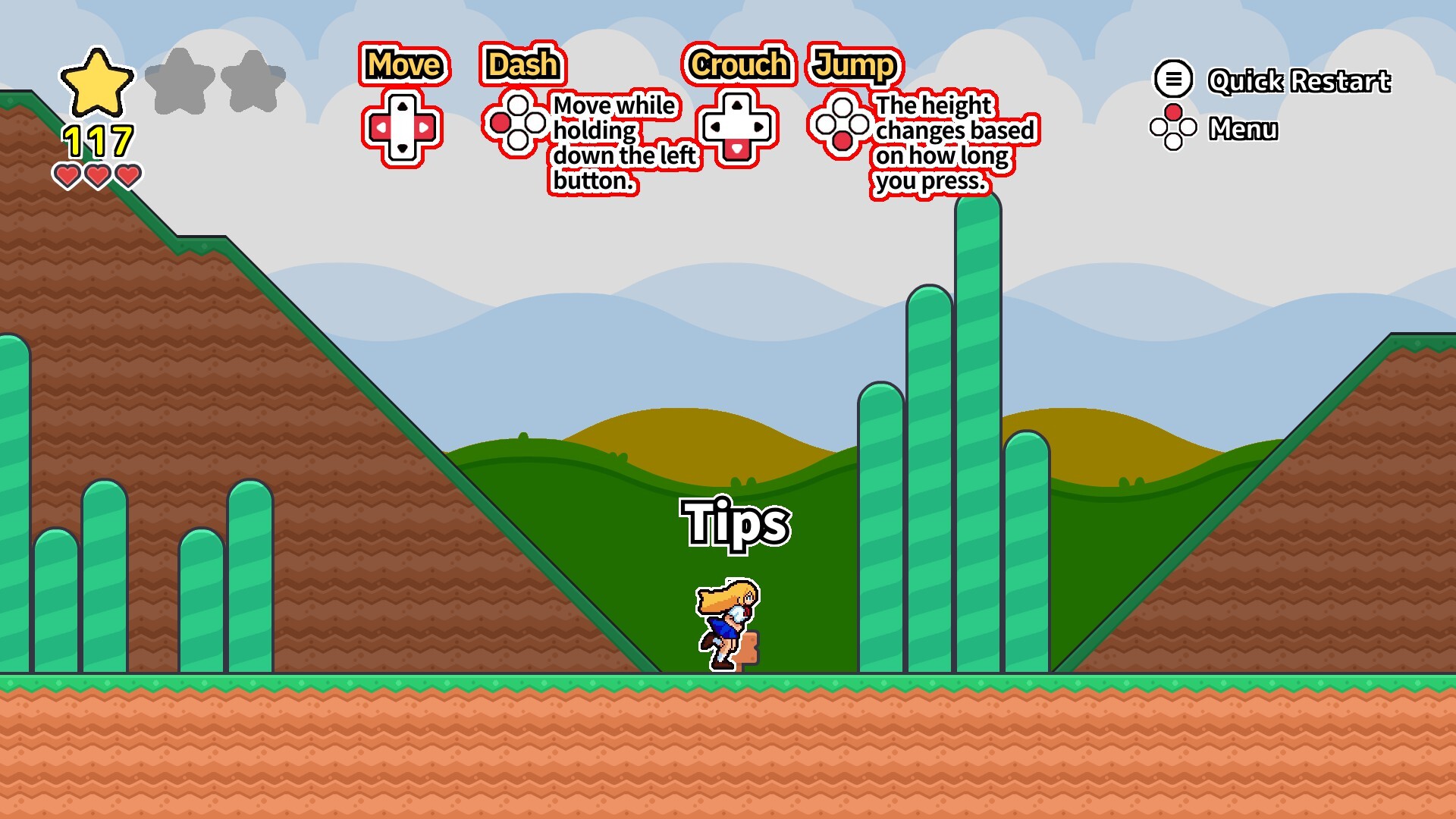Click the score counter showing 117
1456x819 pixels.
(98, 140)
